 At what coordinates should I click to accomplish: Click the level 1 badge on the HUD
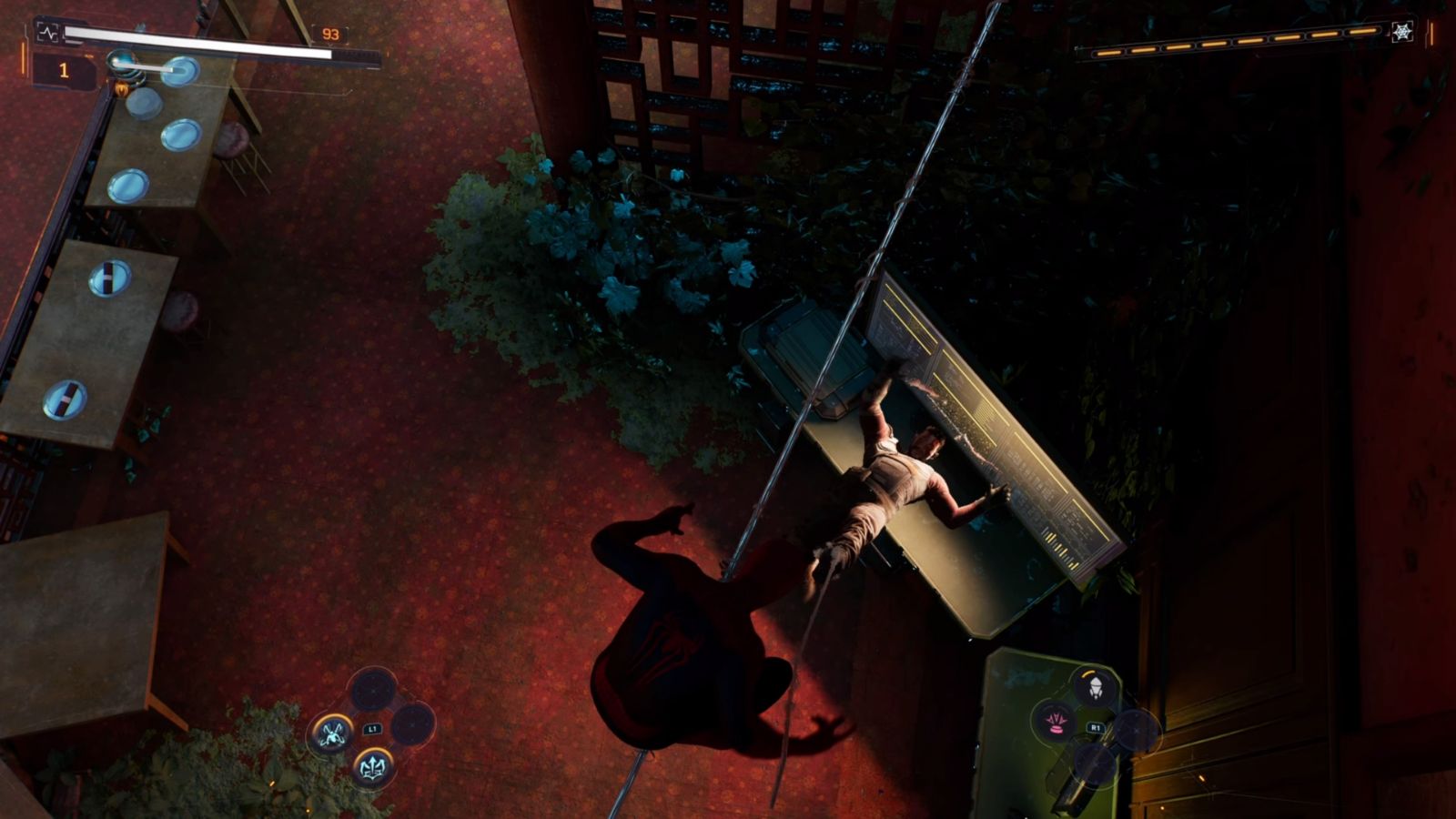(63, 69)
